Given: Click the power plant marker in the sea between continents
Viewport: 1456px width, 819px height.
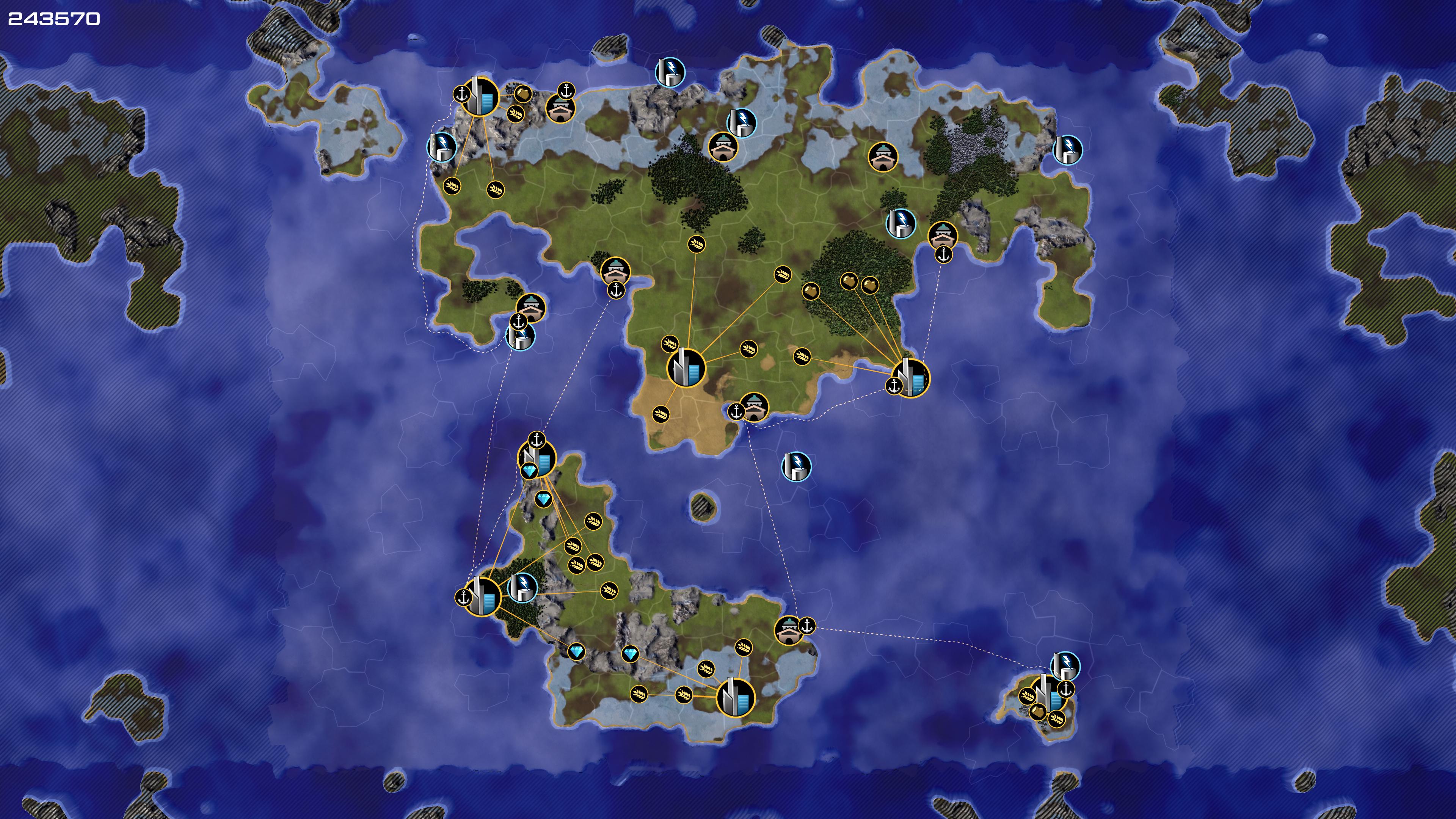Looking at the screenshot, I should click(796, 466).
